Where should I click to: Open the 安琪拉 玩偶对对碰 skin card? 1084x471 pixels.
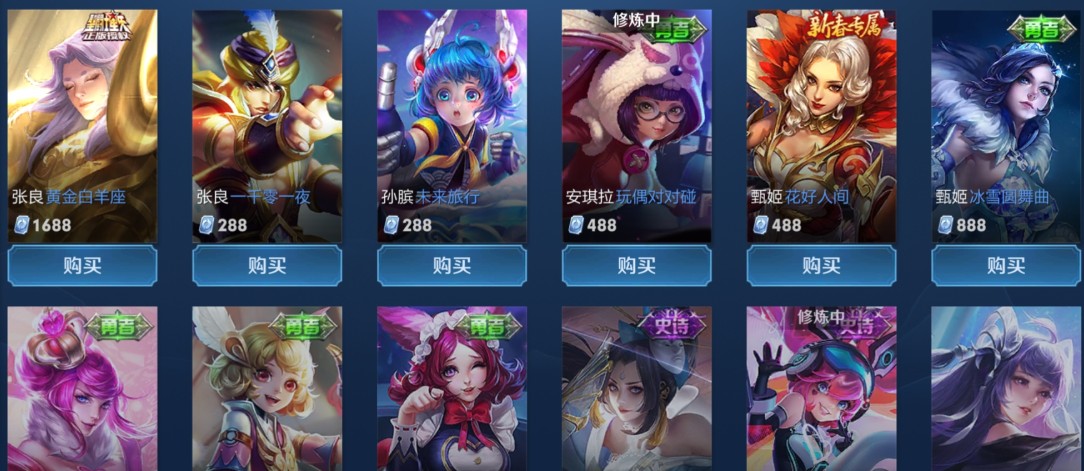click(x=636, y=120)
